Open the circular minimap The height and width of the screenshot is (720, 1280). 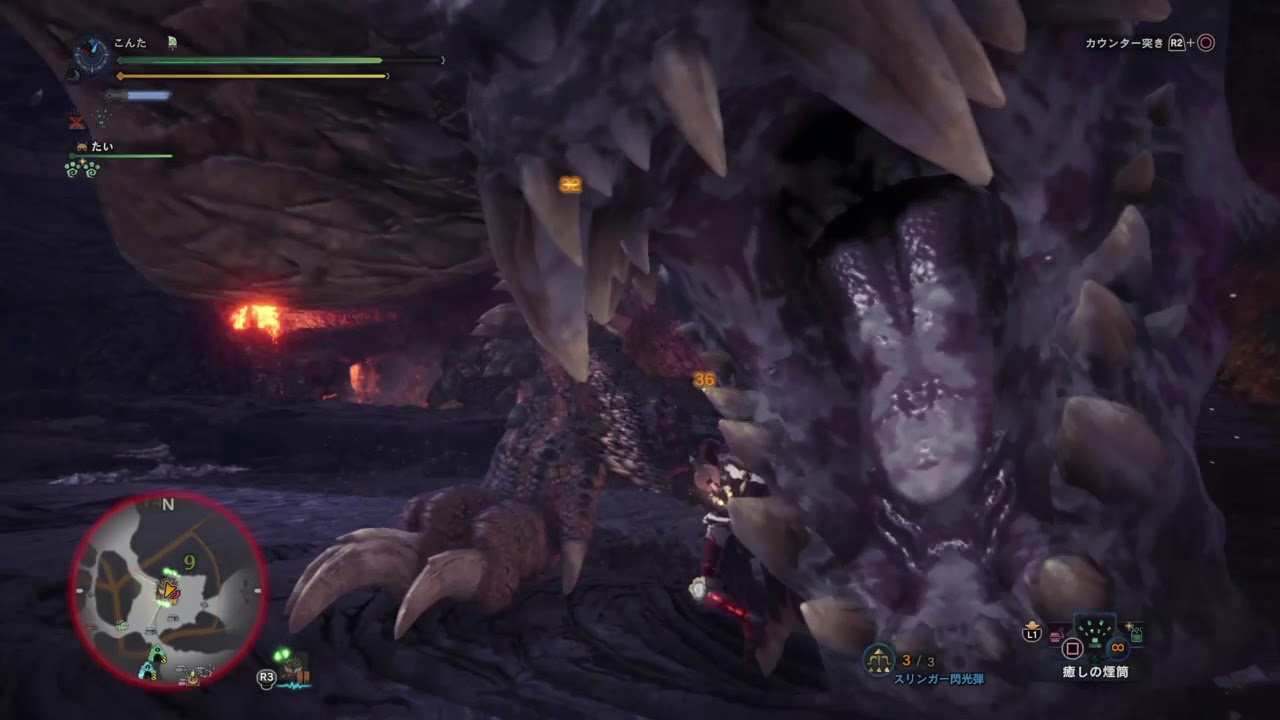pos(168,590)
